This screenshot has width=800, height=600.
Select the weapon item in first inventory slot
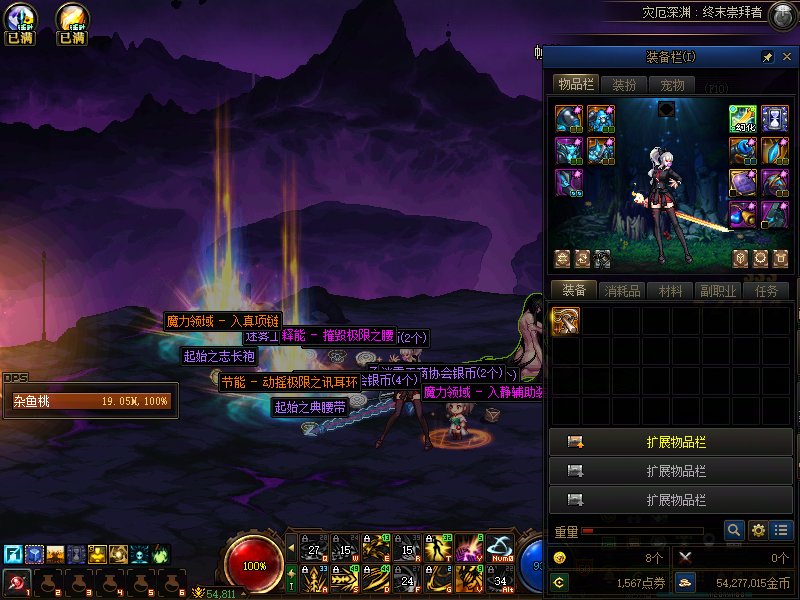coord(566,320)
